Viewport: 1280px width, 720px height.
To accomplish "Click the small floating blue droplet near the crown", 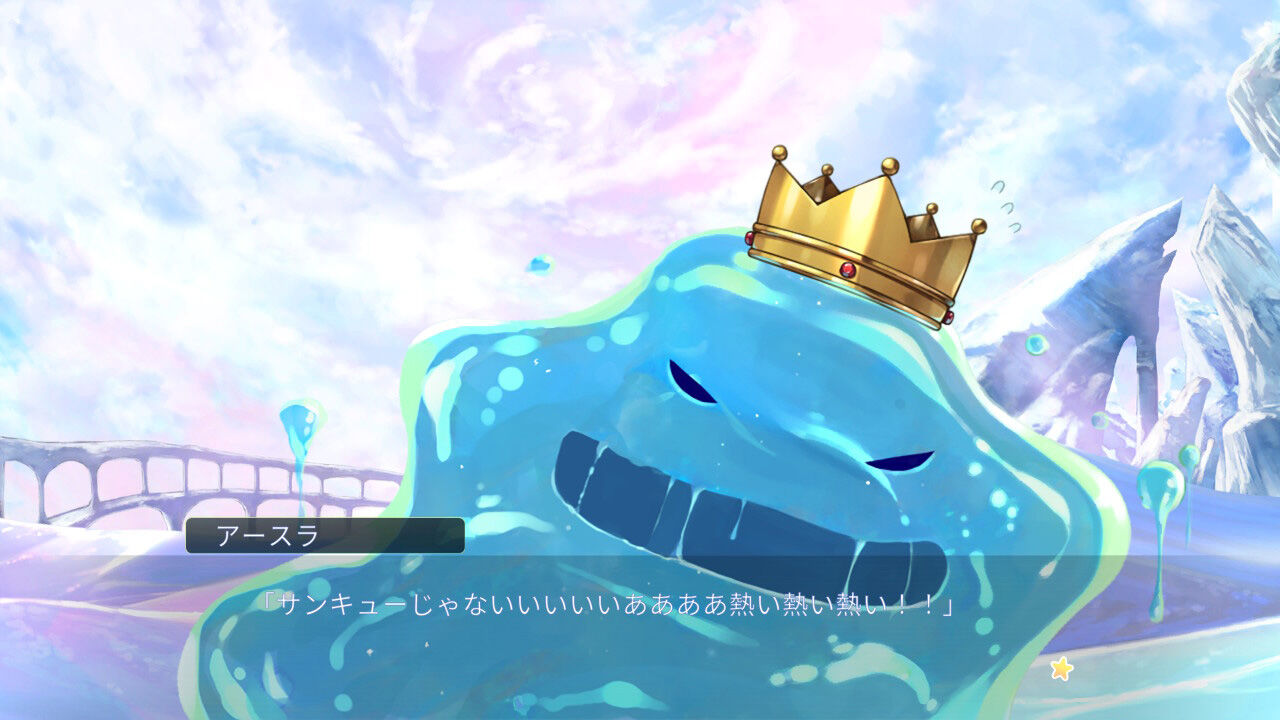I will click(x=538, y=265).
